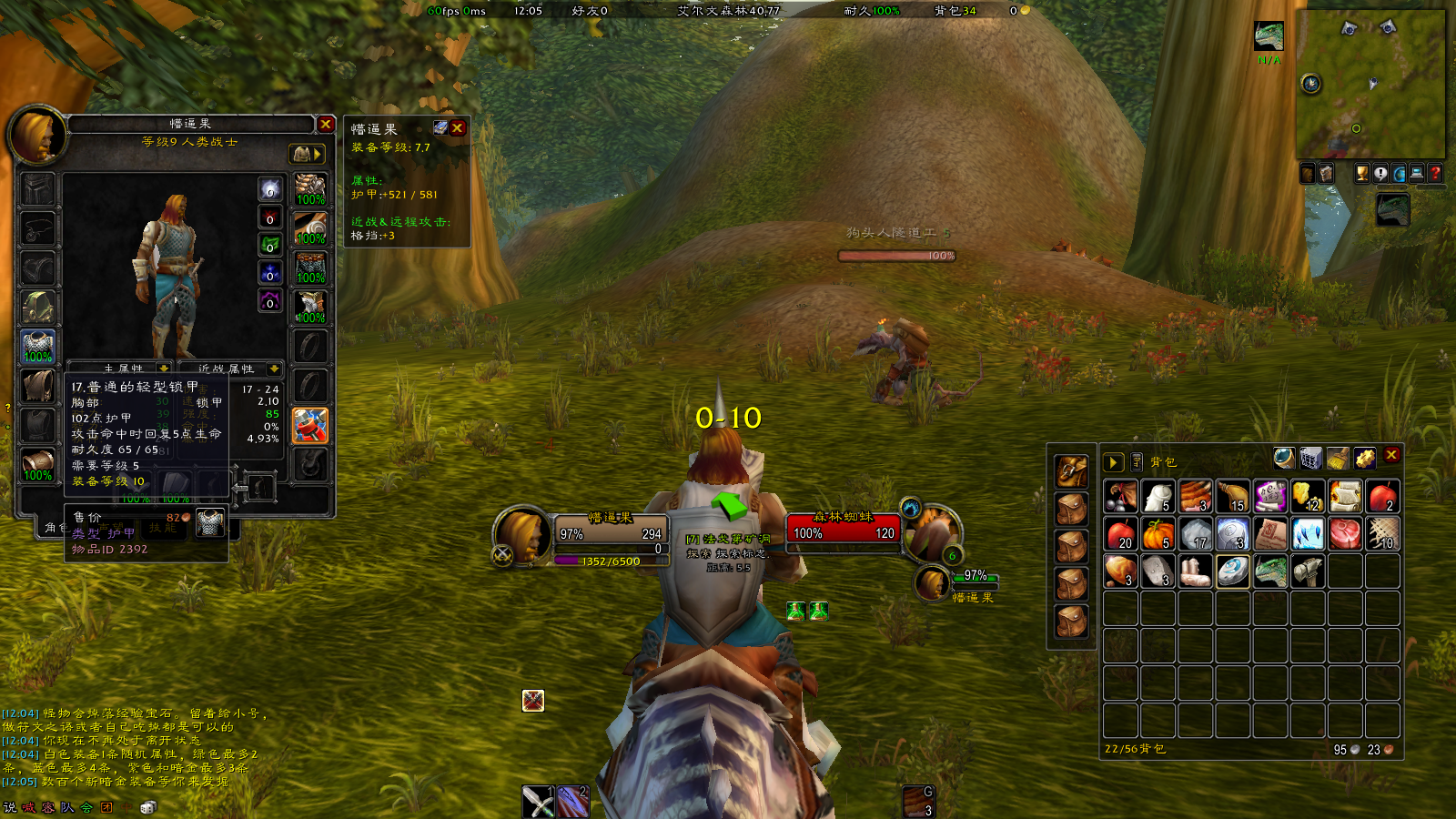Image resolution: width=1456 pixels, height=819 pixels.
Task: Click the stone hammer item in bag
Action: click(1308, 571)
